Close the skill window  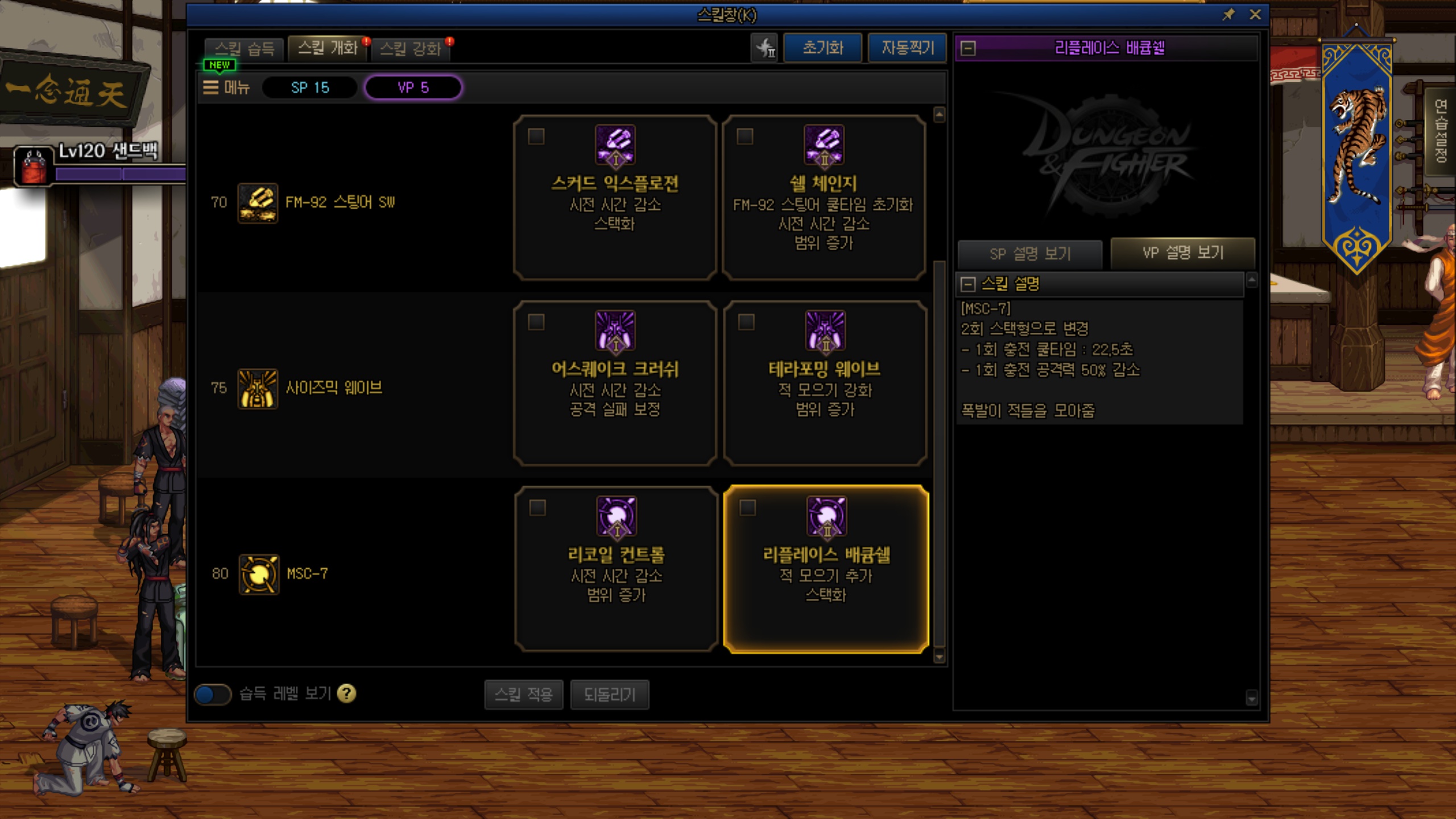(1255, 15)
